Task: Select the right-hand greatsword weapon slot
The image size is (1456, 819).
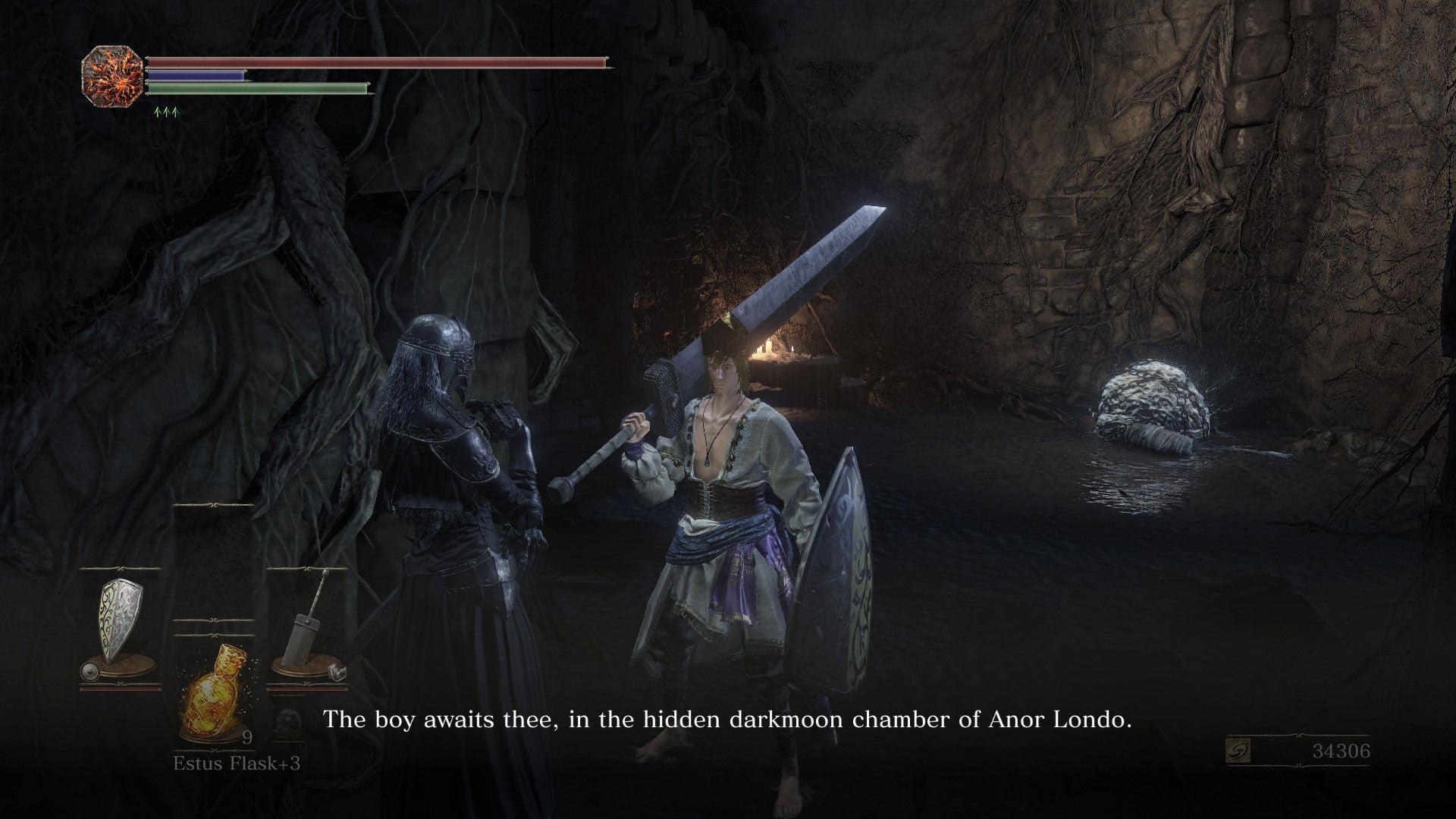Action: pyautogui.click(x=308, y=629)
